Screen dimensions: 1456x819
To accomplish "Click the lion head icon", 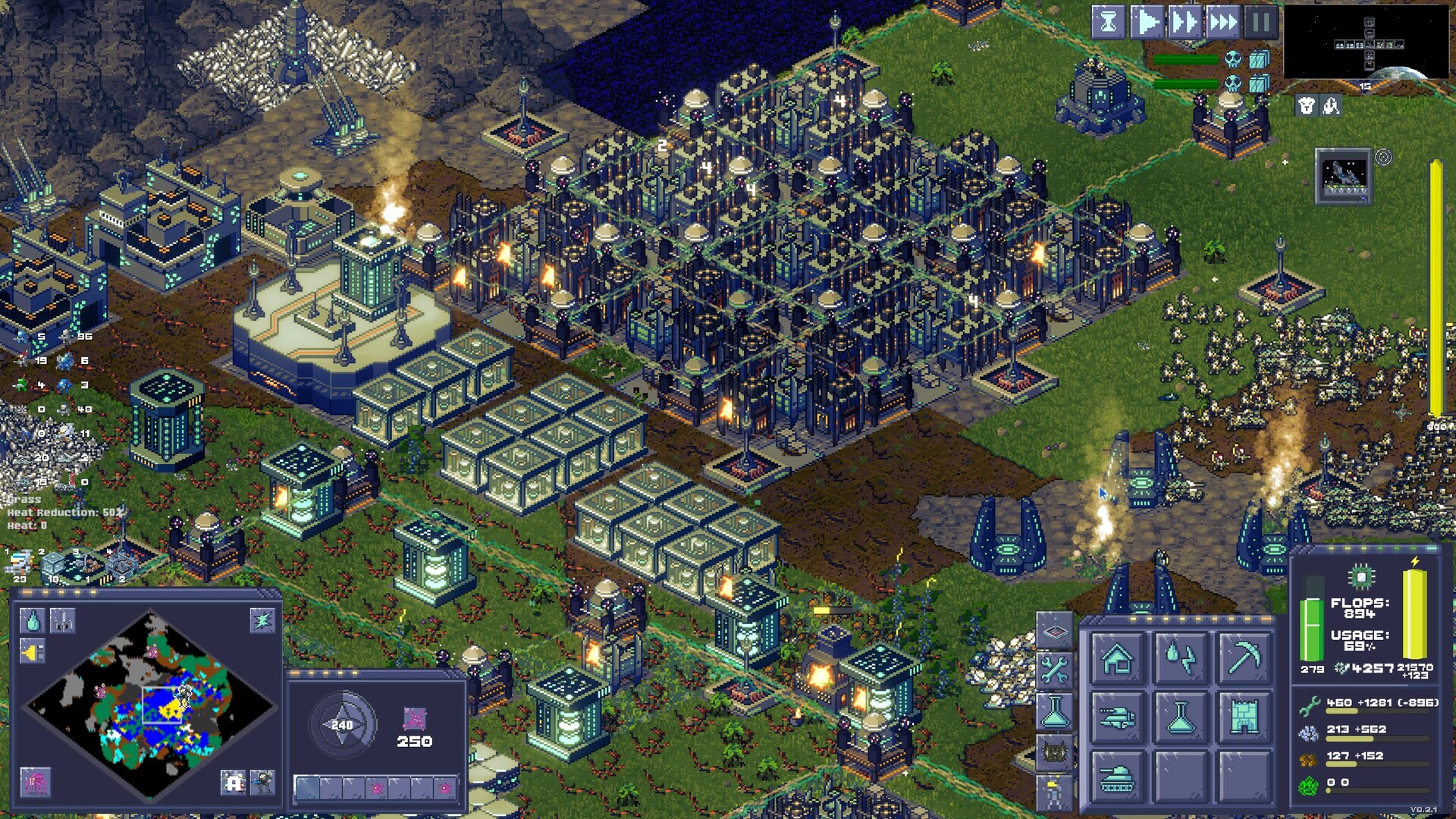I will 1306,105.
